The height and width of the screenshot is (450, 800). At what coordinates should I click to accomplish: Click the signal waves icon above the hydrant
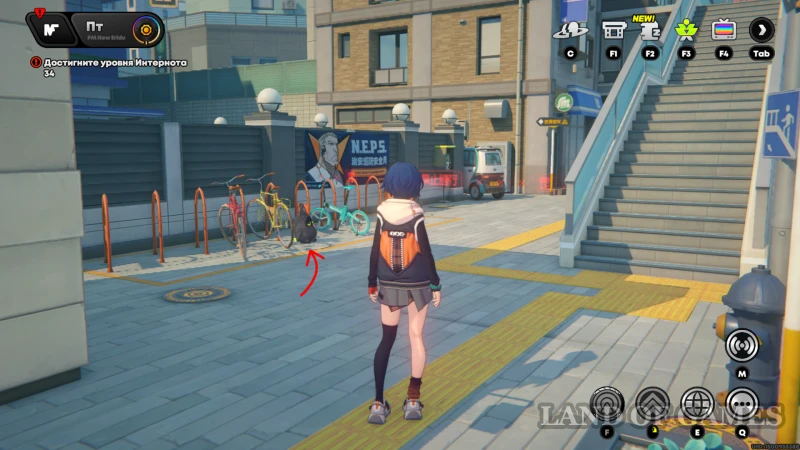[x=741, y=346]
